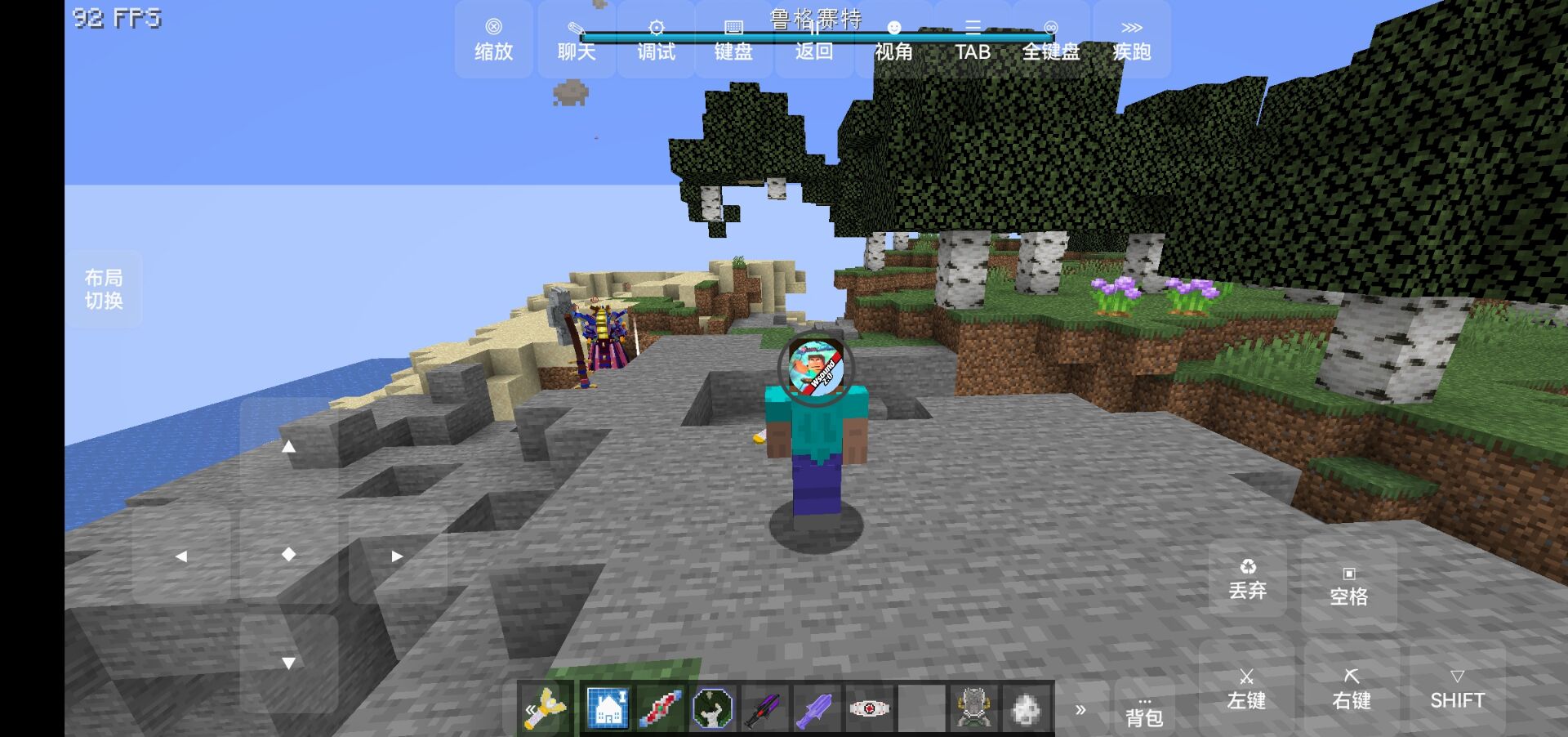The height and width of the screenshot is (737, 1568).
Task: Tap the 丢弃 drop item button
Action: [x=1247, y=578]
